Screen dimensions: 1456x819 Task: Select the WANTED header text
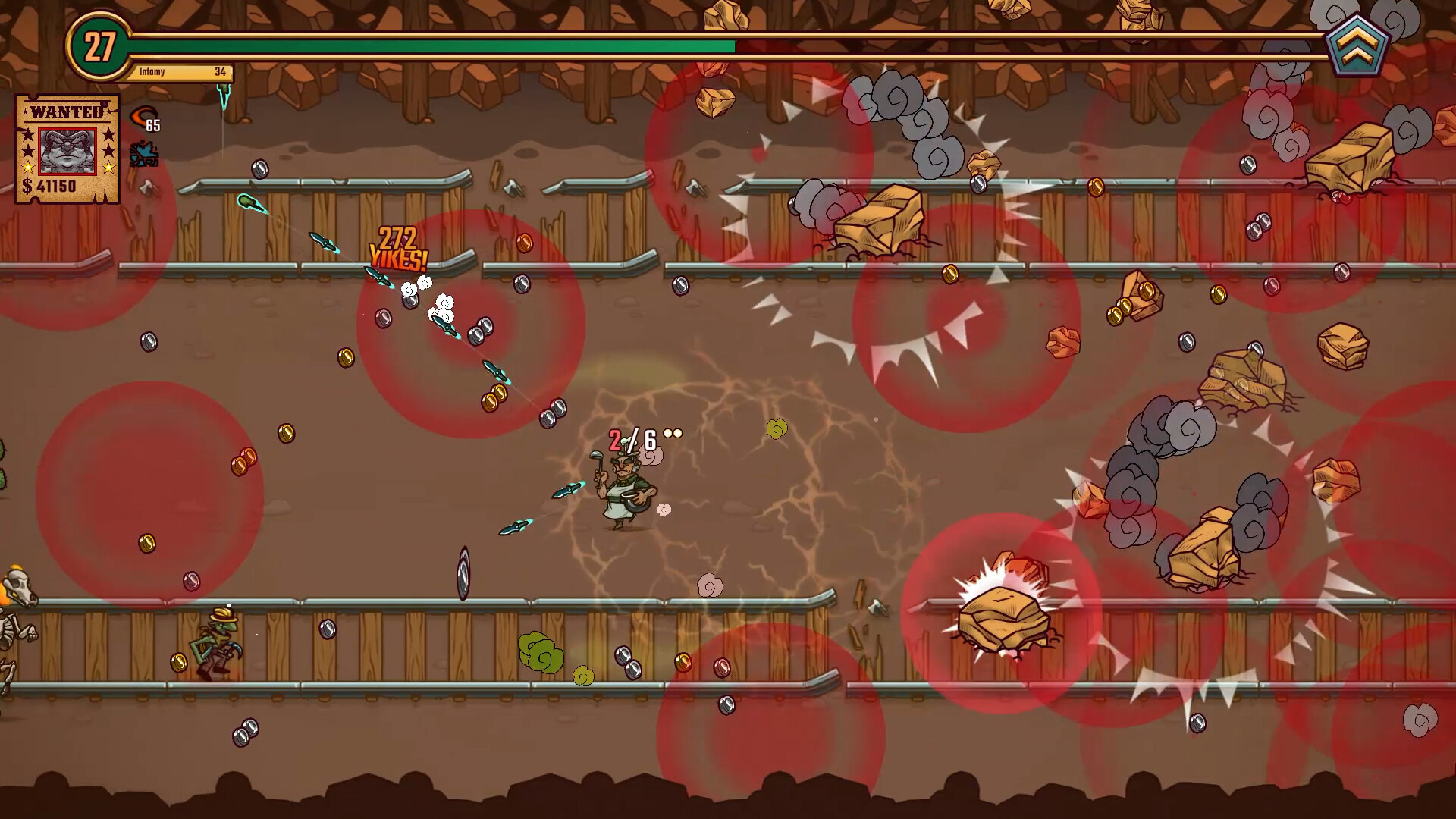[x=65, y=111]
